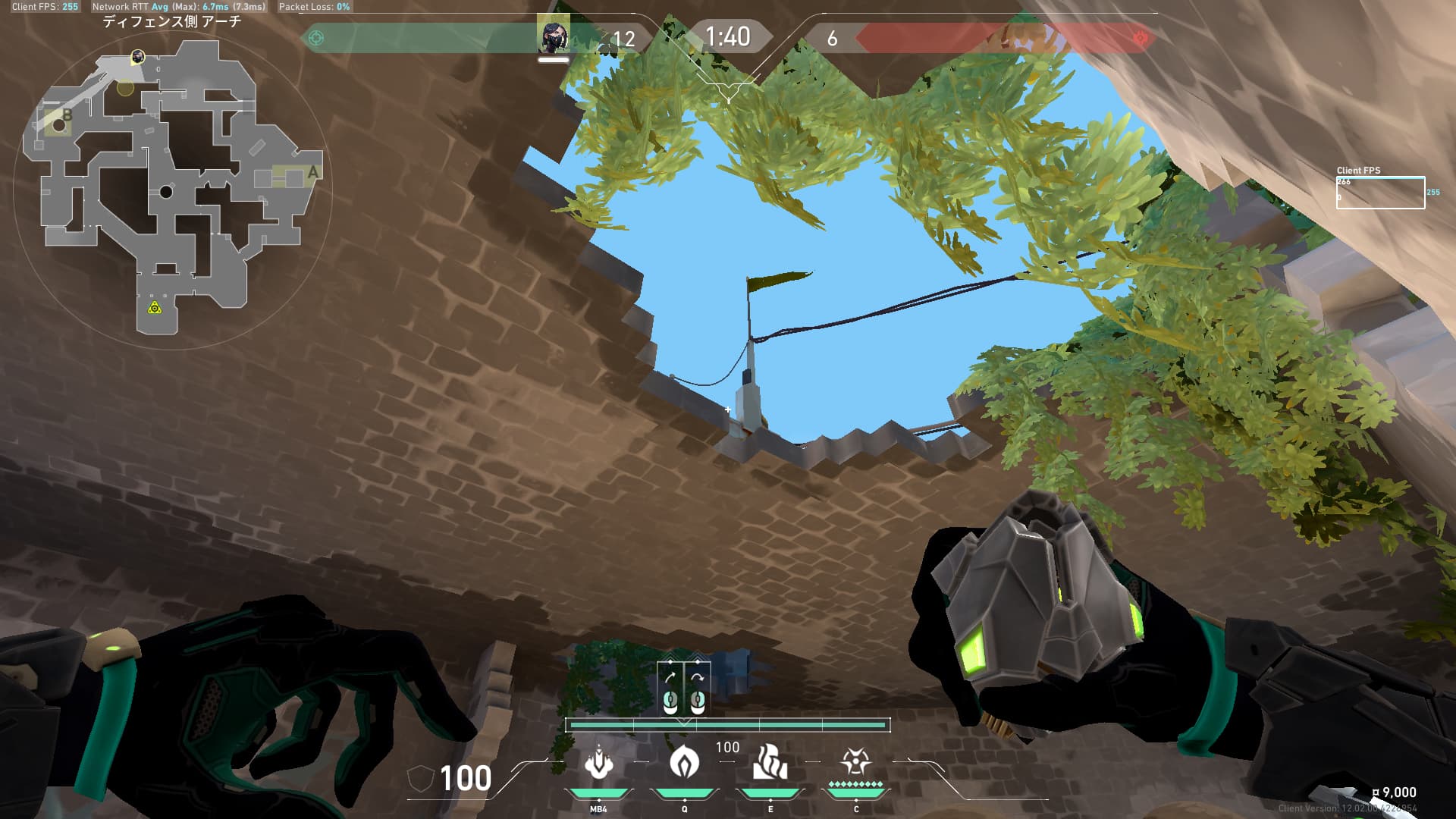Click the yellow spike icon on minimap
This screenshot has height=819, width=1456.
[x=155, y=307]
